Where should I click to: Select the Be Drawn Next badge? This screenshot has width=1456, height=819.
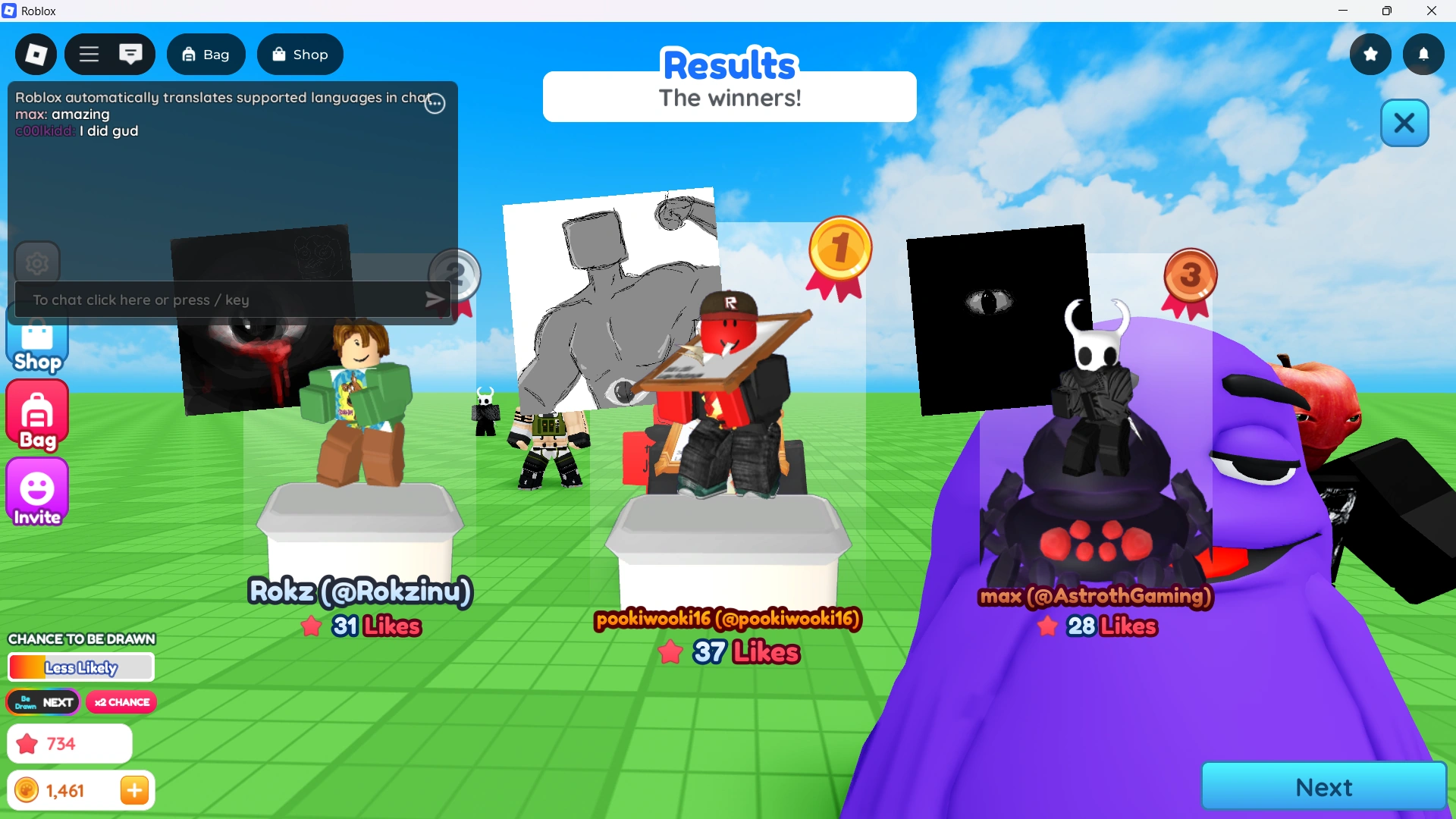click(x=42, y=701)
